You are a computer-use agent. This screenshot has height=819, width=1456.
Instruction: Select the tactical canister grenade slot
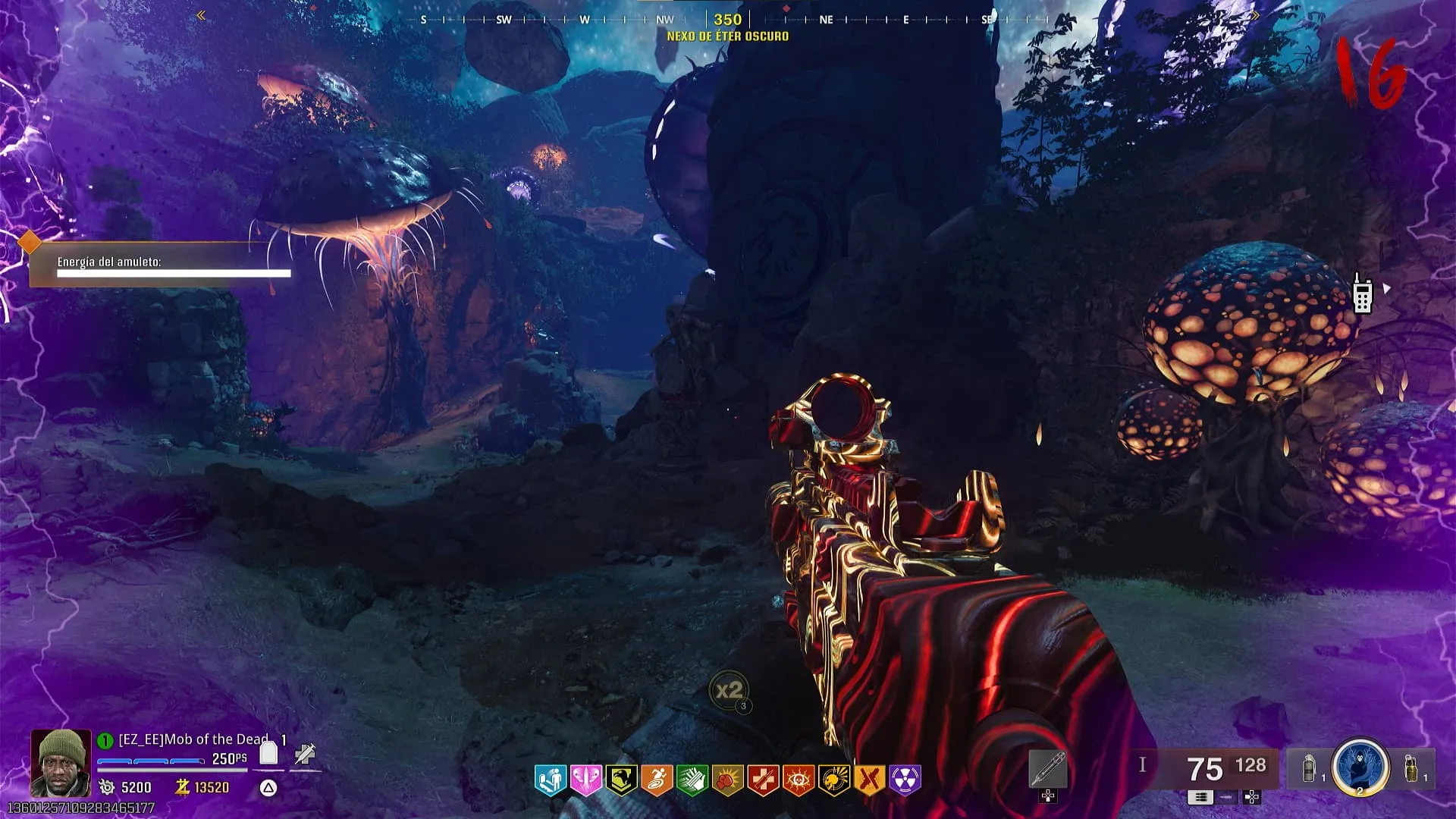coord(1309,768)
